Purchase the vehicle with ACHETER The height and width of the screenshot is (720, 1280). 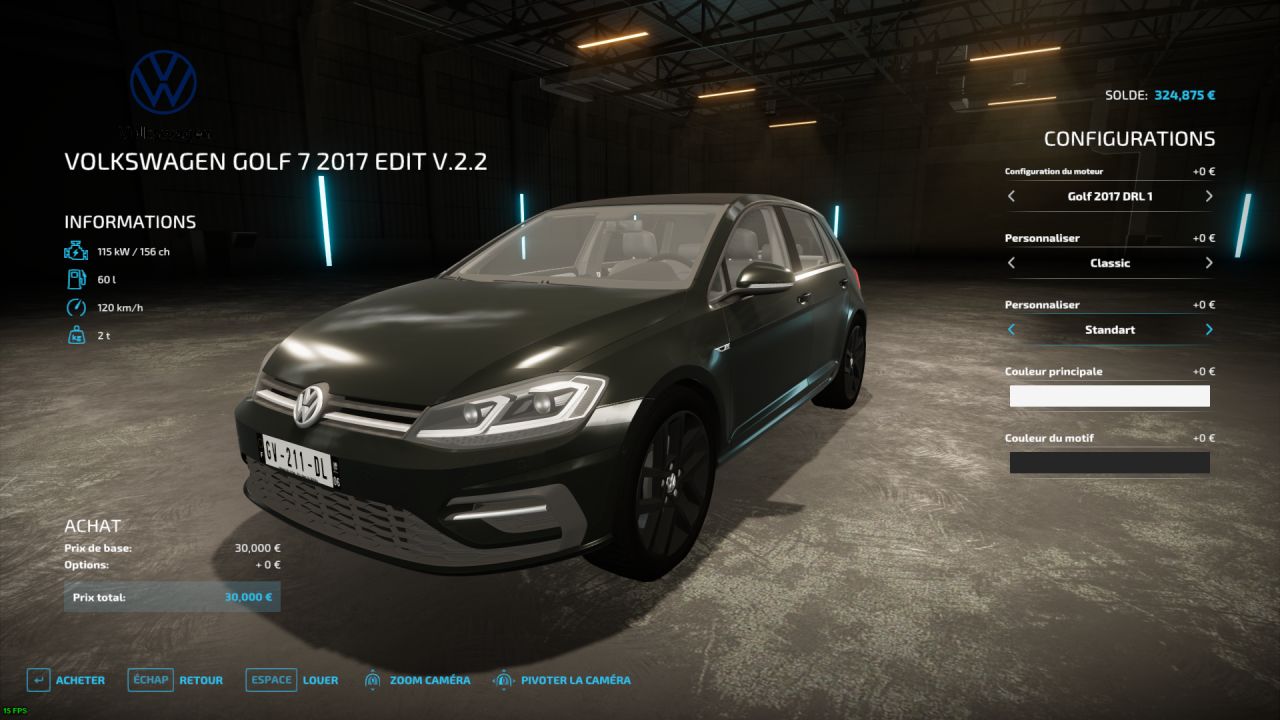click(80, 679)
